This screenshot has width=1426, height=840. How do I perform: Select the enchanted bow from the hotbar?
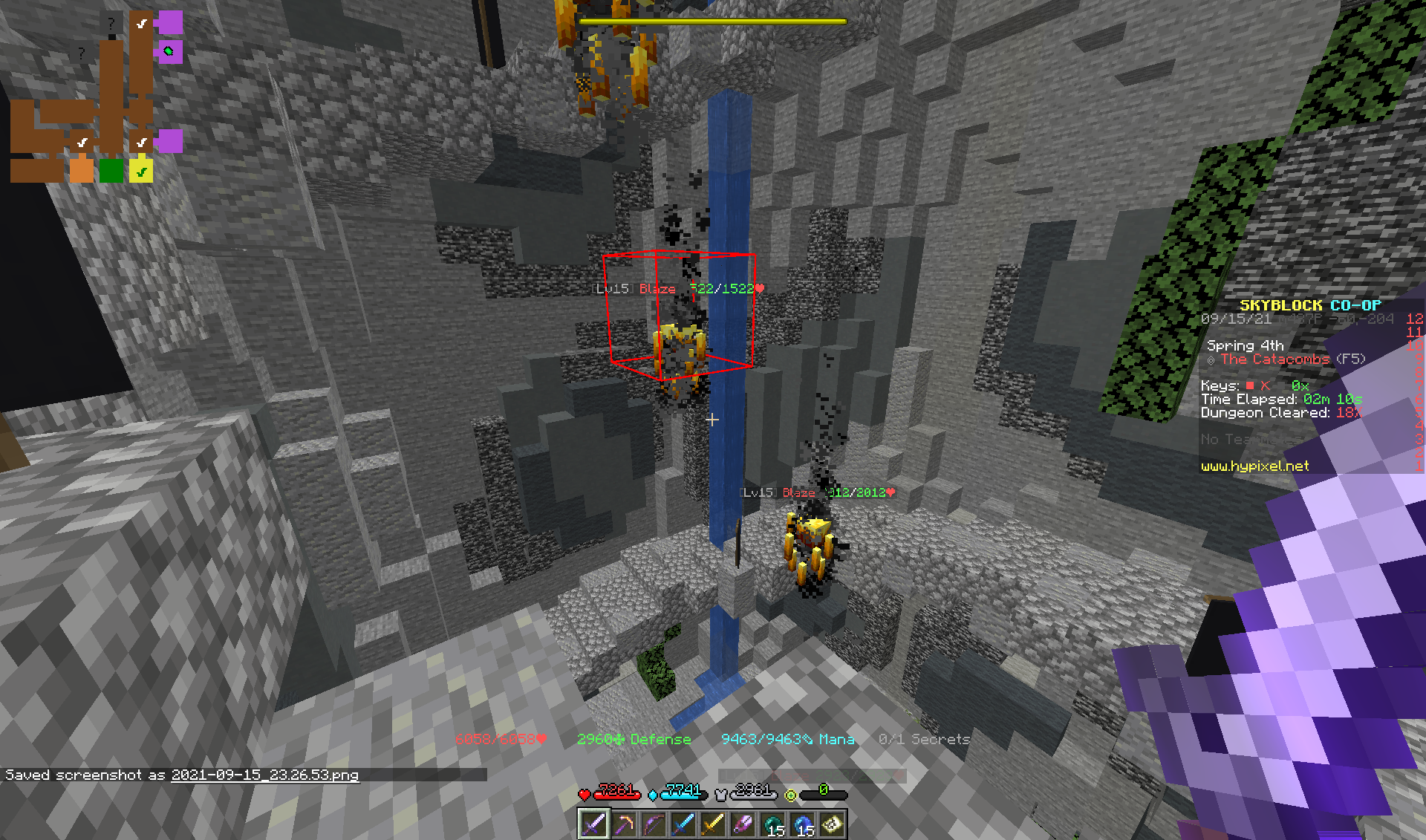(654, 826)
